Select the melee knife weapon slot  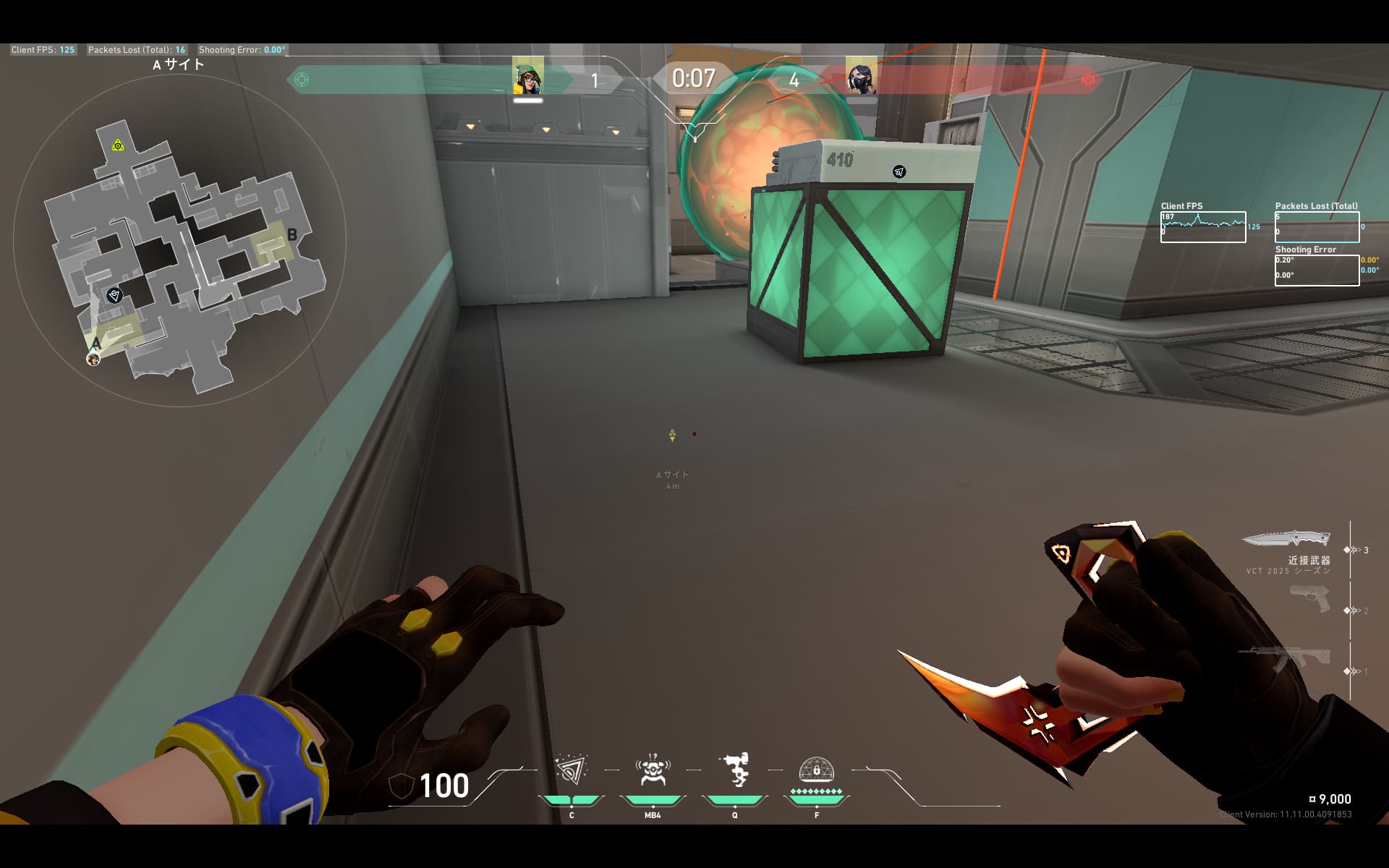pos(1286,540)
